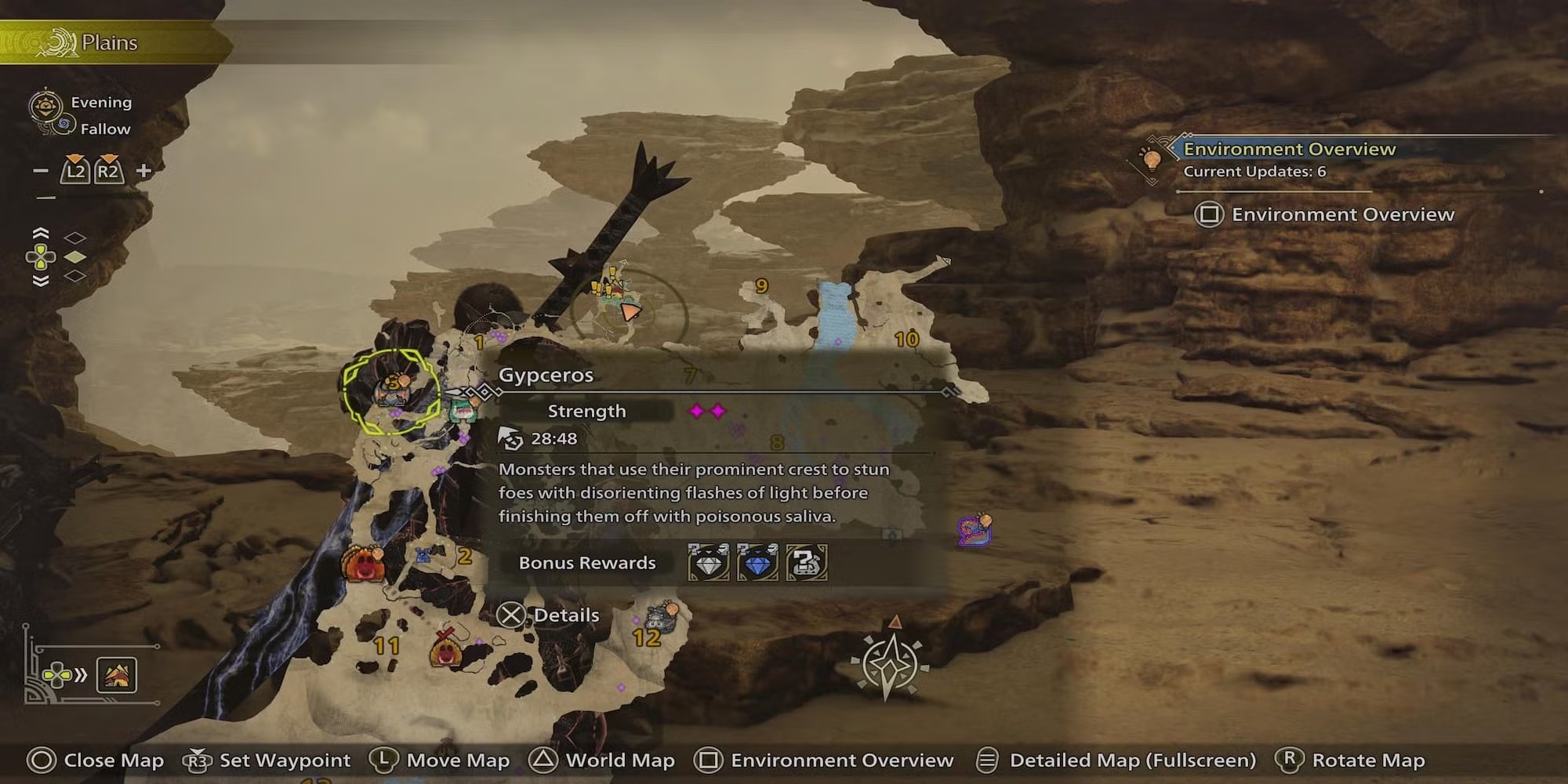Zoom out the map with the minus button
1568x784 pixels.
click(x=41, y=171)
